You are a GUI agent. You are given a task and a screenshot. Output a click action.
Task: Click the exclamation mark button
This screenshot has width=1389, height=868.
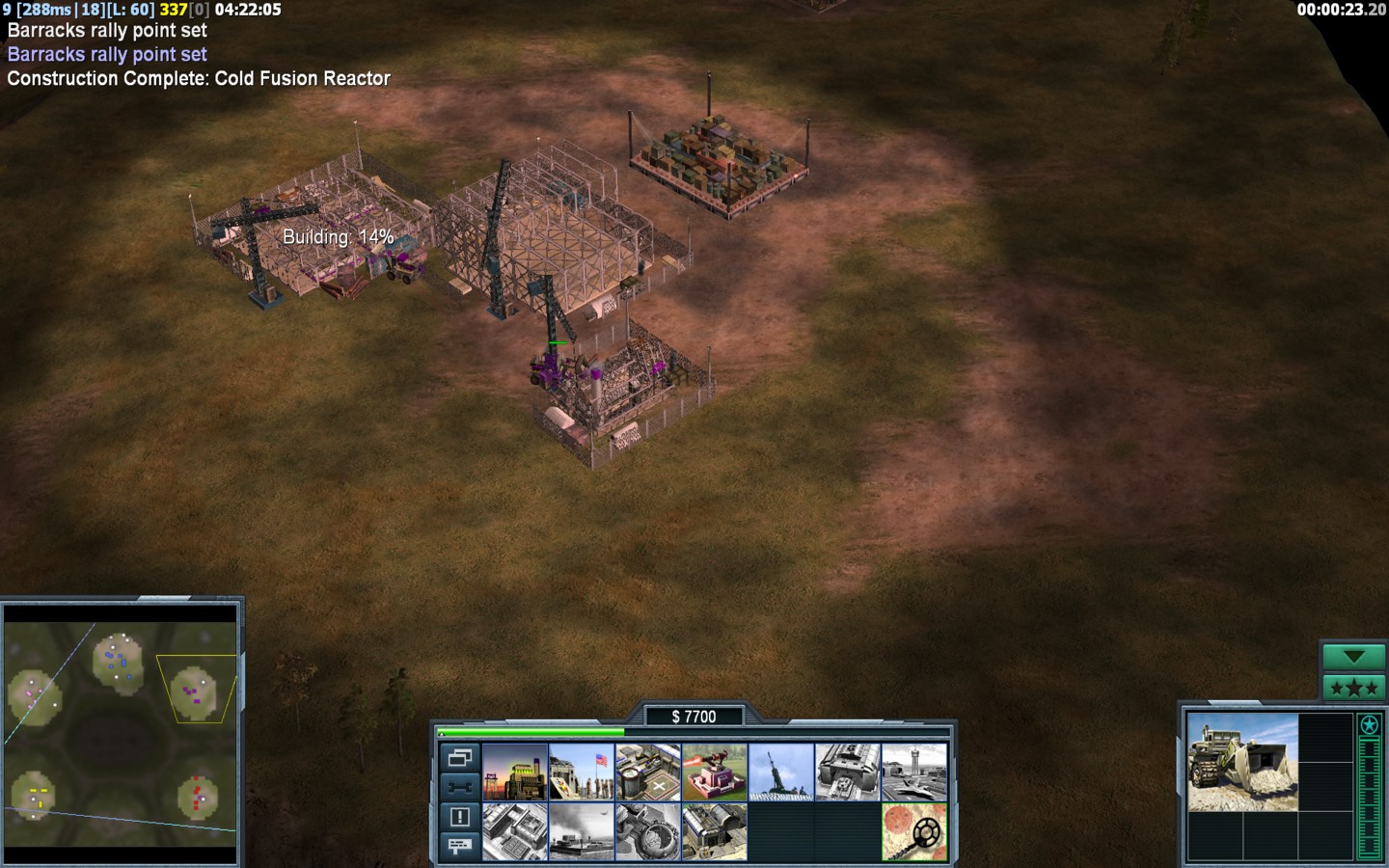pyautogui.click(x=460, y=817)
